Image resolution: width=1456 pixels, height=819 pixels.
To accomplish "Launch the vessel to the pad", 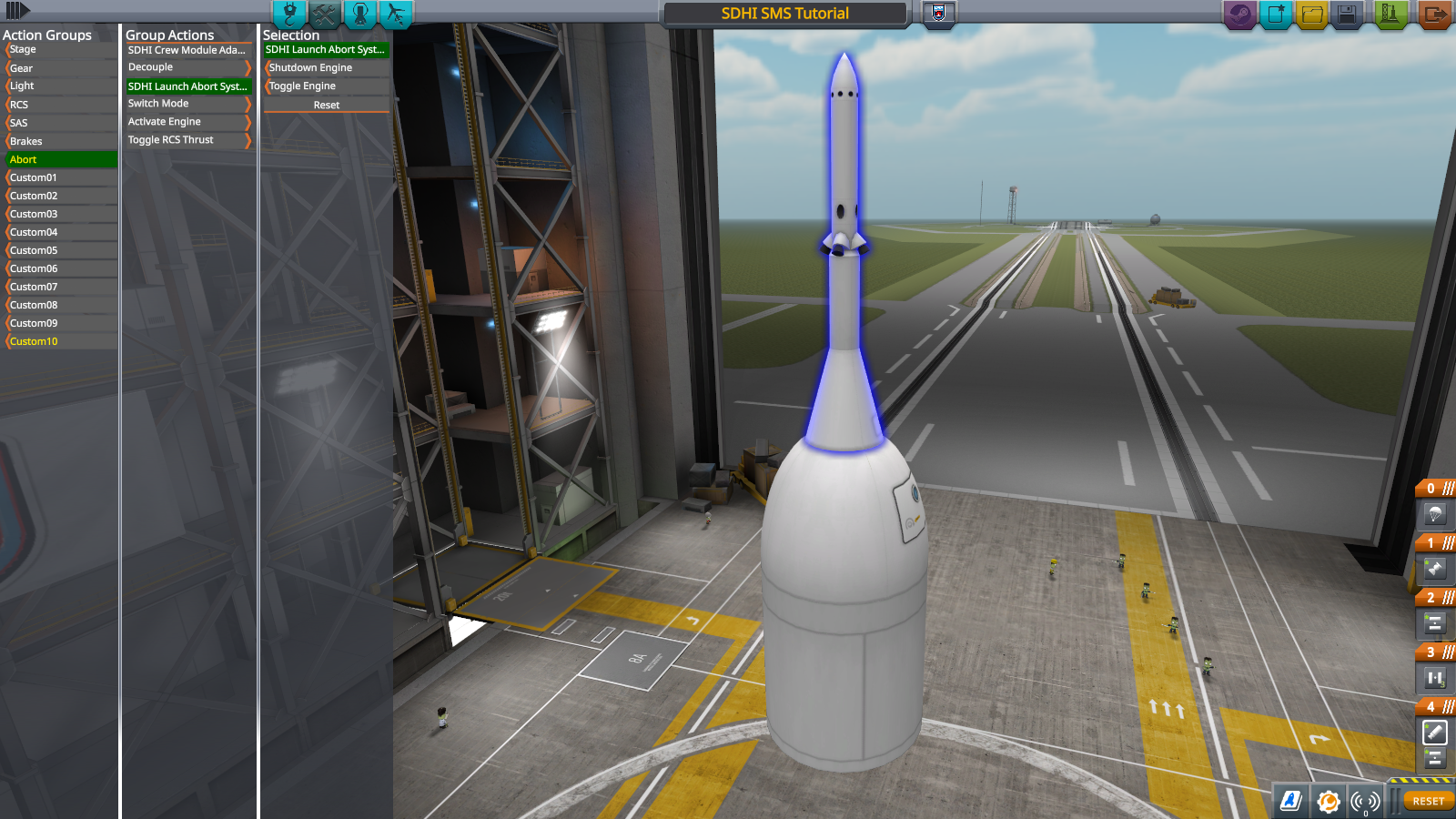I will [1390, 15].
